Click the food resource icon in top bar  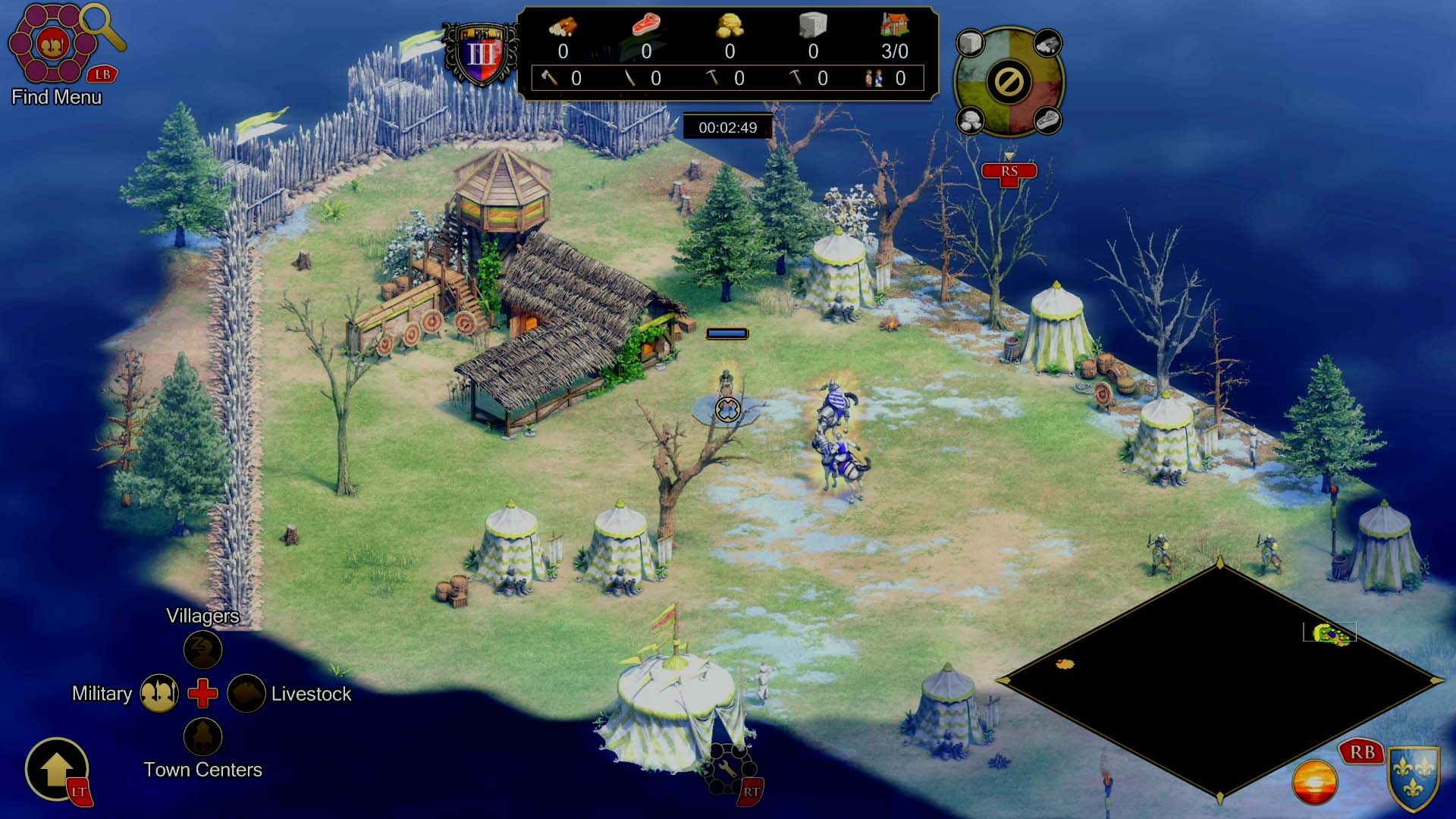click(646, 24)
